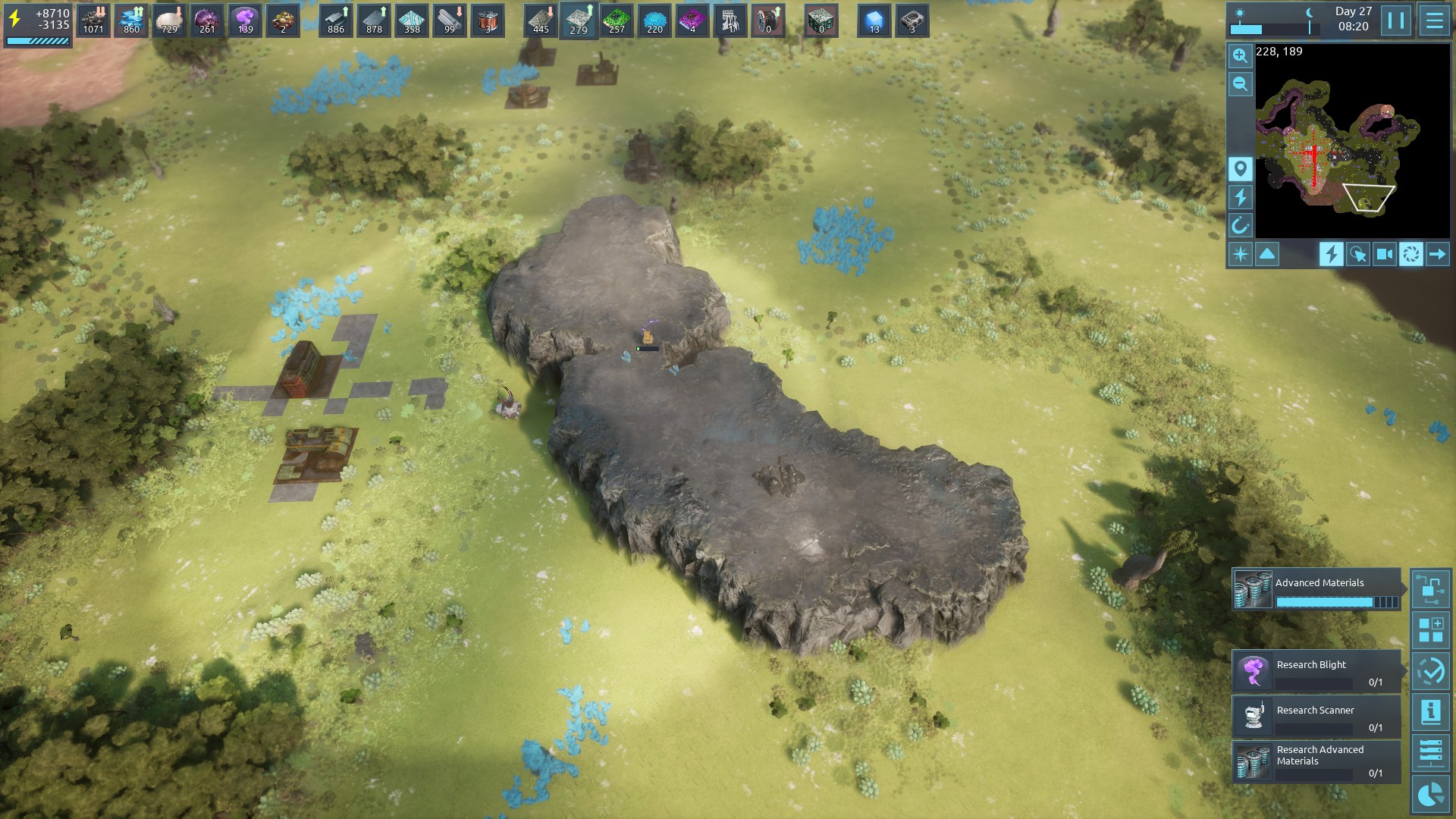Open the pie chart statistics panel
This screenshot has width=1456, height=819.
[x=1431, y=795]
